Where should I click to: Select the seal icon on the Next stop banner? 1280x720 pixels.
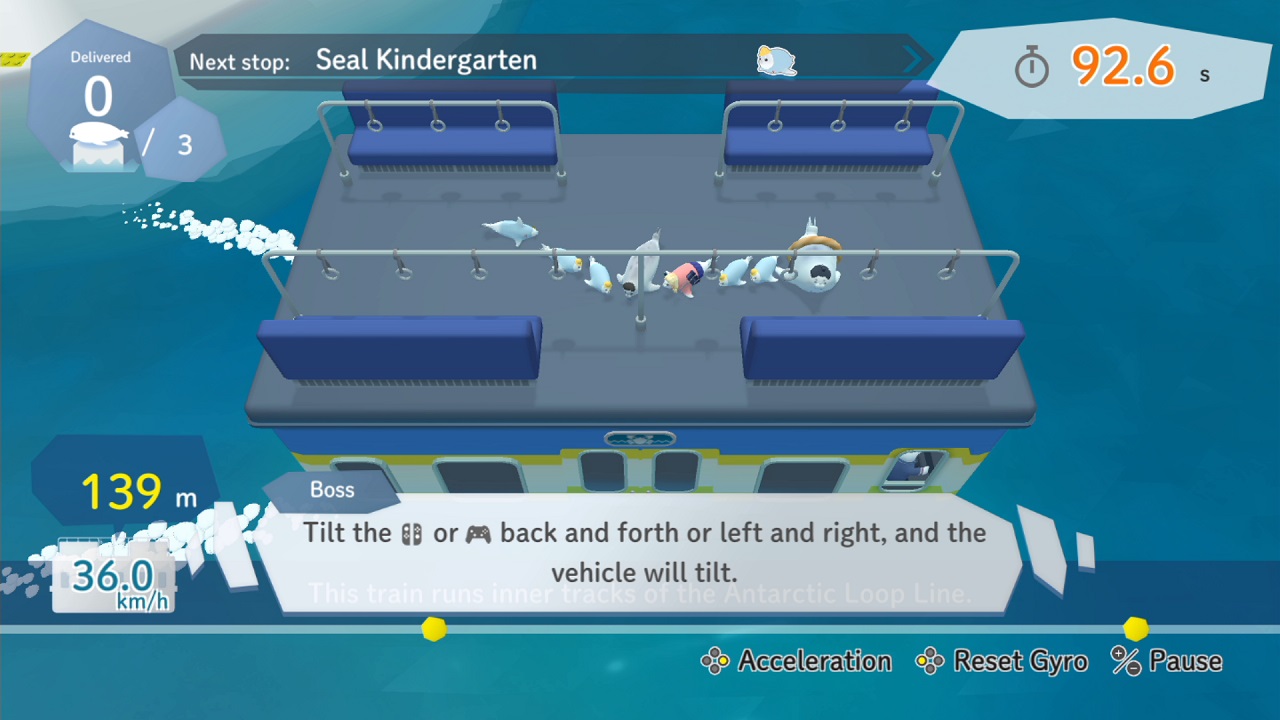click(x=776, y=62)
